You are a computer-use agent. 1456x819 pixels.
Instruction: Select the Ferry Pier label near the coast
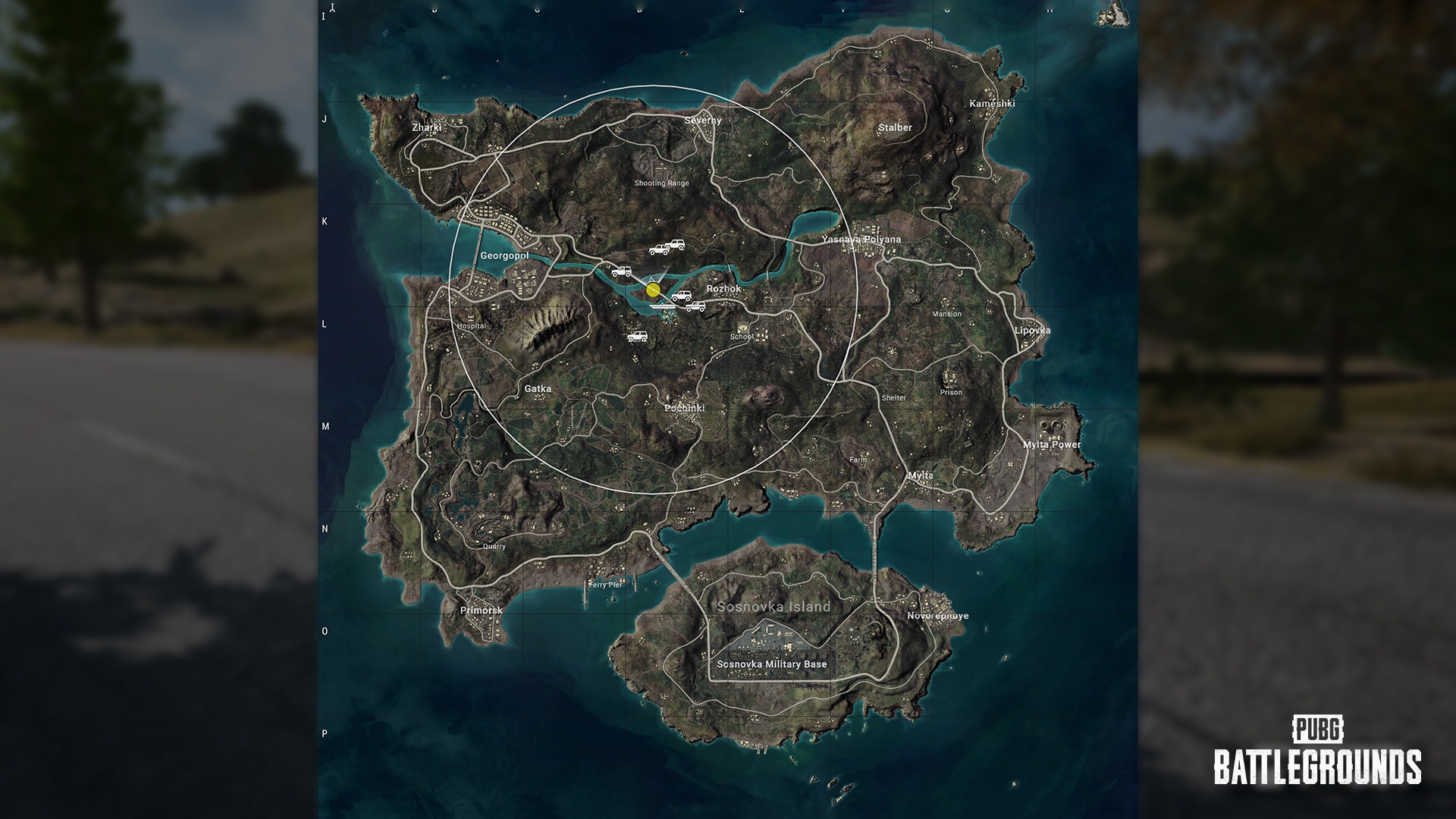(605, 585)
